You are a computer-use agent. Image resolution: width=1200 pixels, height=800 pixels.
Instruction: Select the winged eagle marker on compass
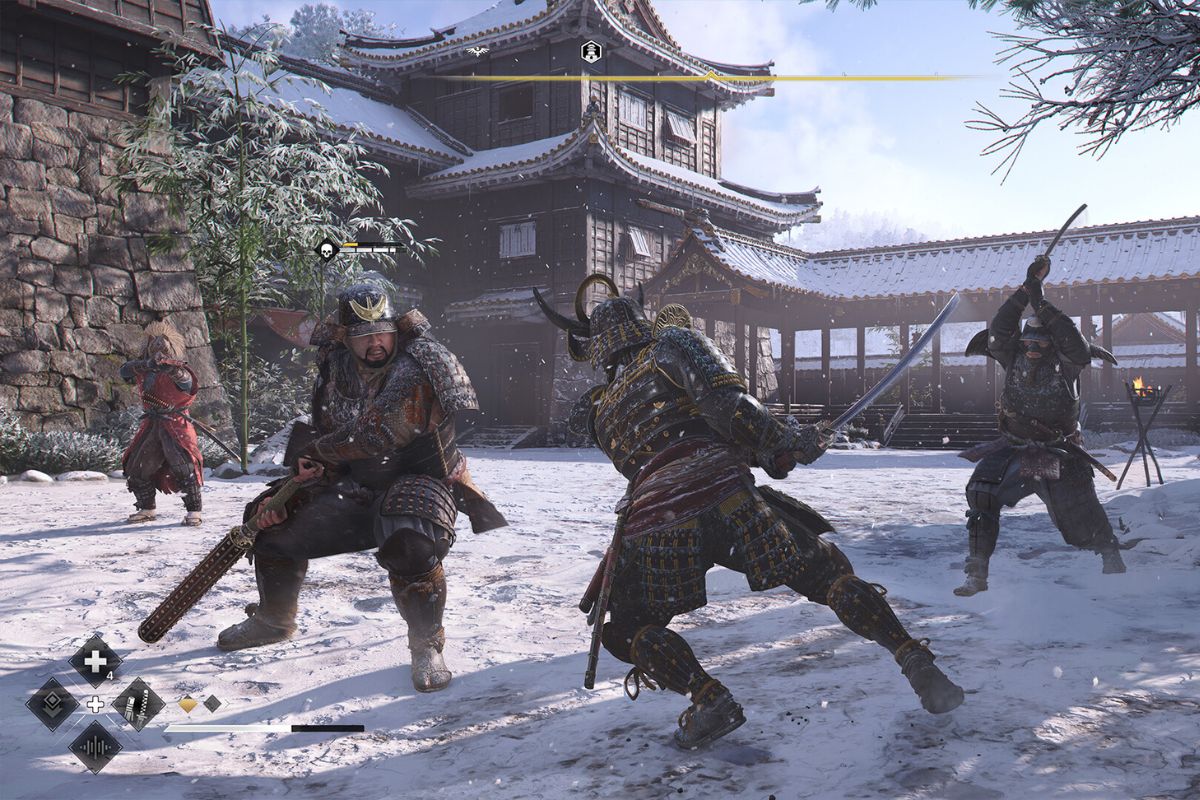pyautogui.click(x=477, y=50)
